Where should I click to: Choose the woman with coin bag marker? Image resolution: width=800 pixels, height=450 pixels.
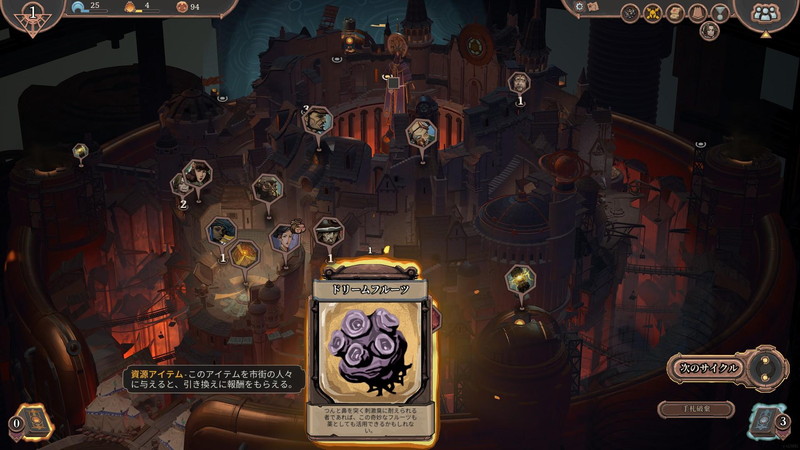(283, 238)
